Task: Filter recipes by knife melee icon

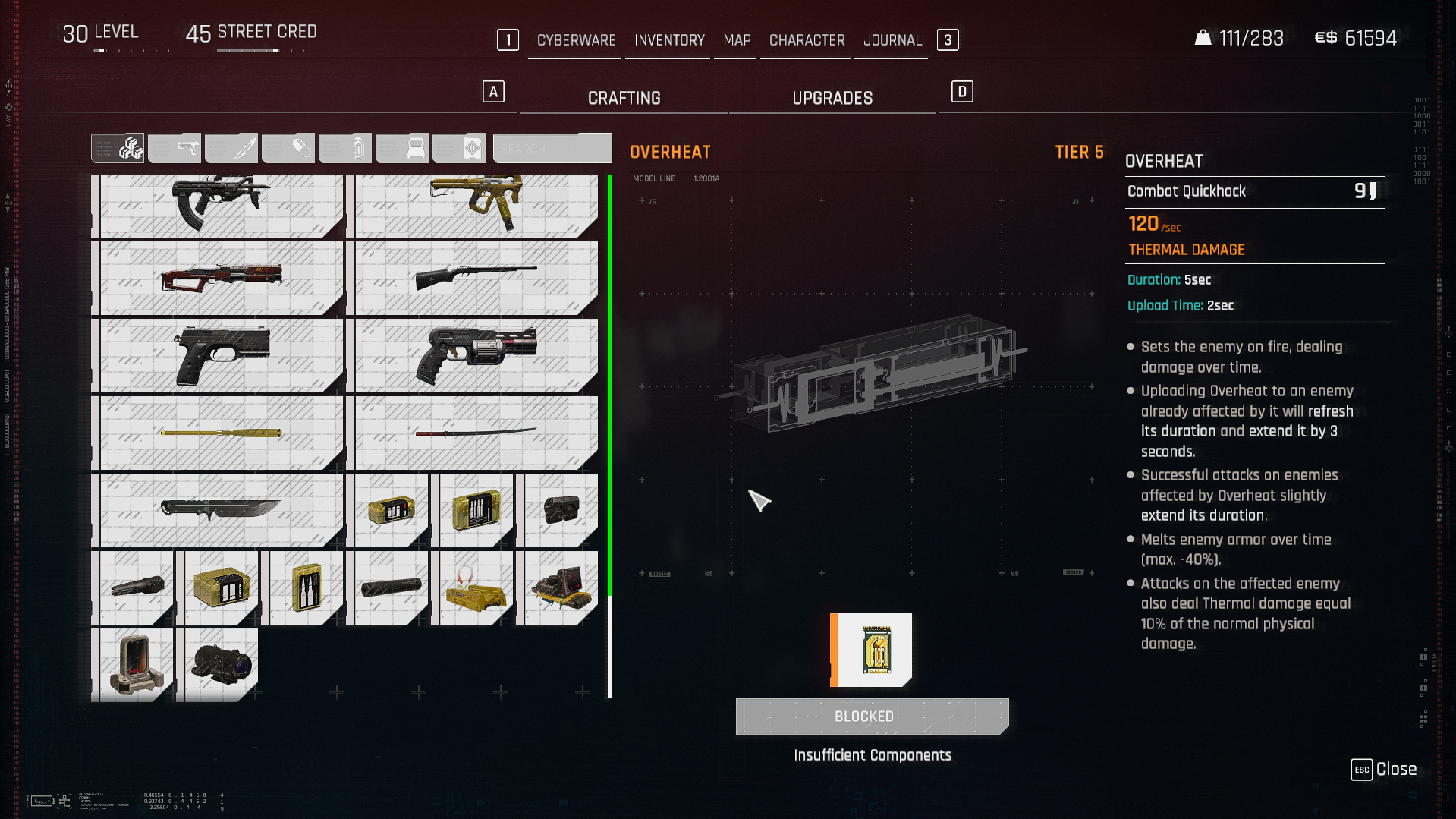Action: [232, 148]
